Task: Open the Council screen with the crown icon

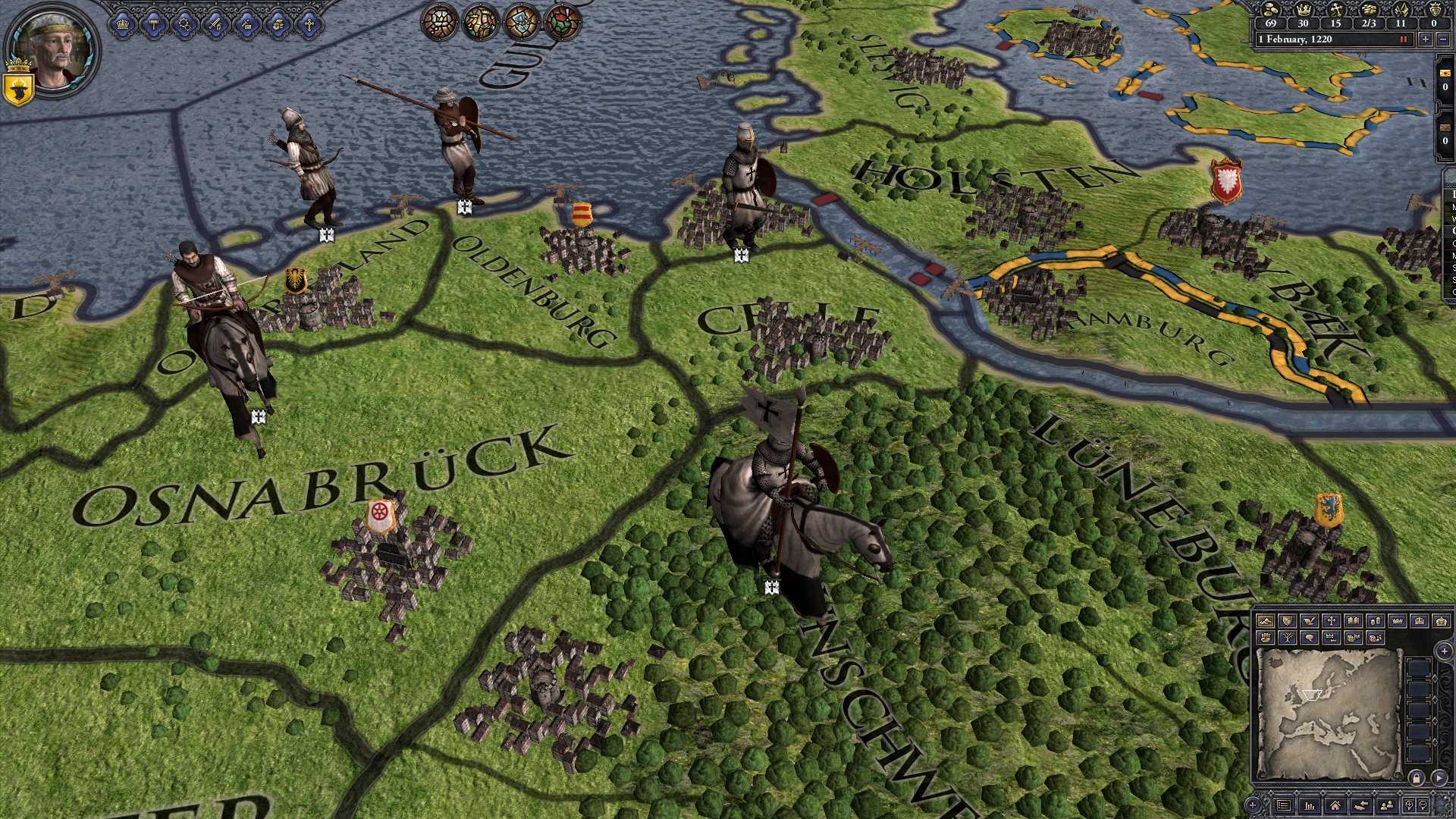Action: [123, 24]
